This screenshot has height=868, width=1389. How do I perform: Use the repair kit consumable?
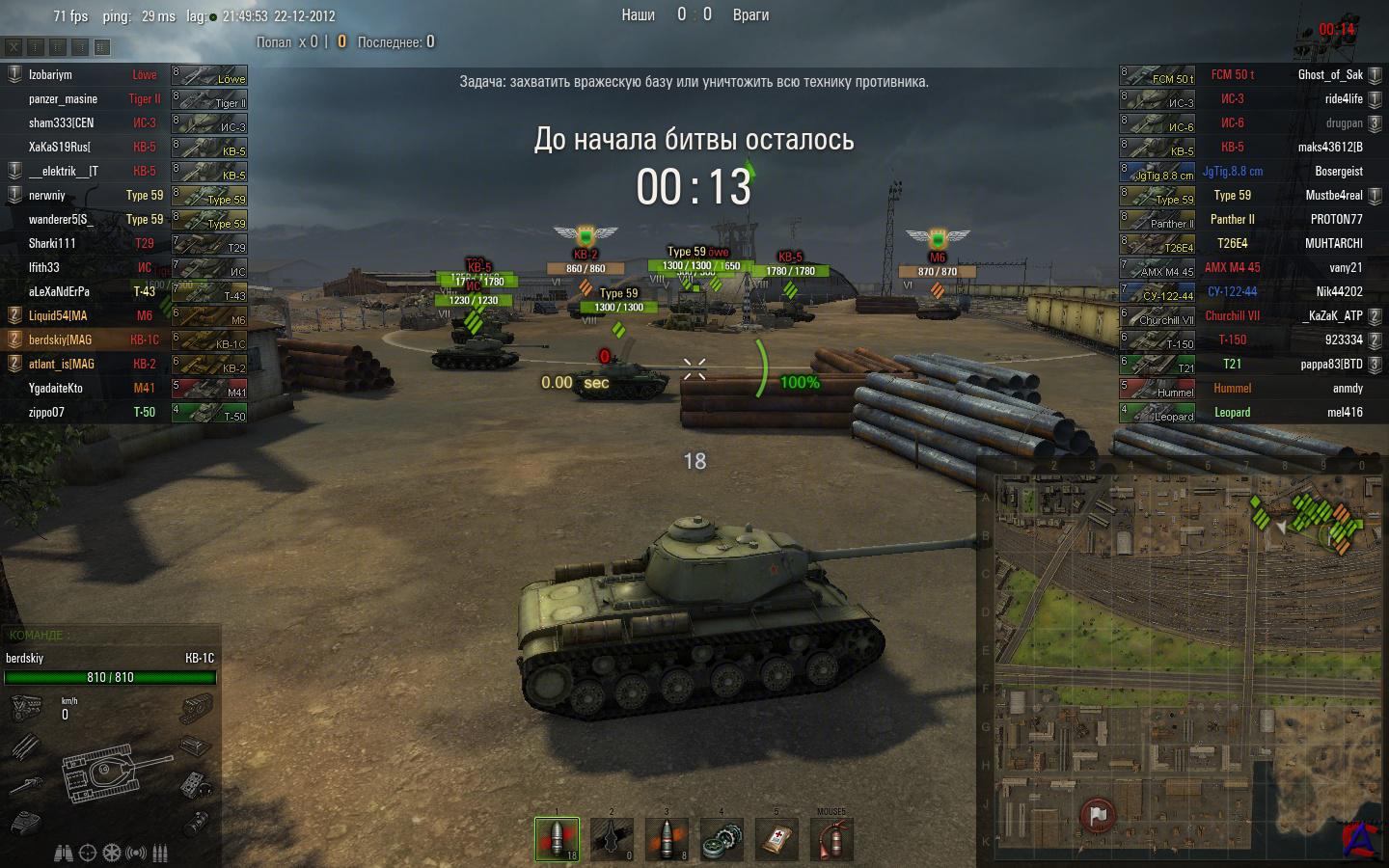[722, 839]
